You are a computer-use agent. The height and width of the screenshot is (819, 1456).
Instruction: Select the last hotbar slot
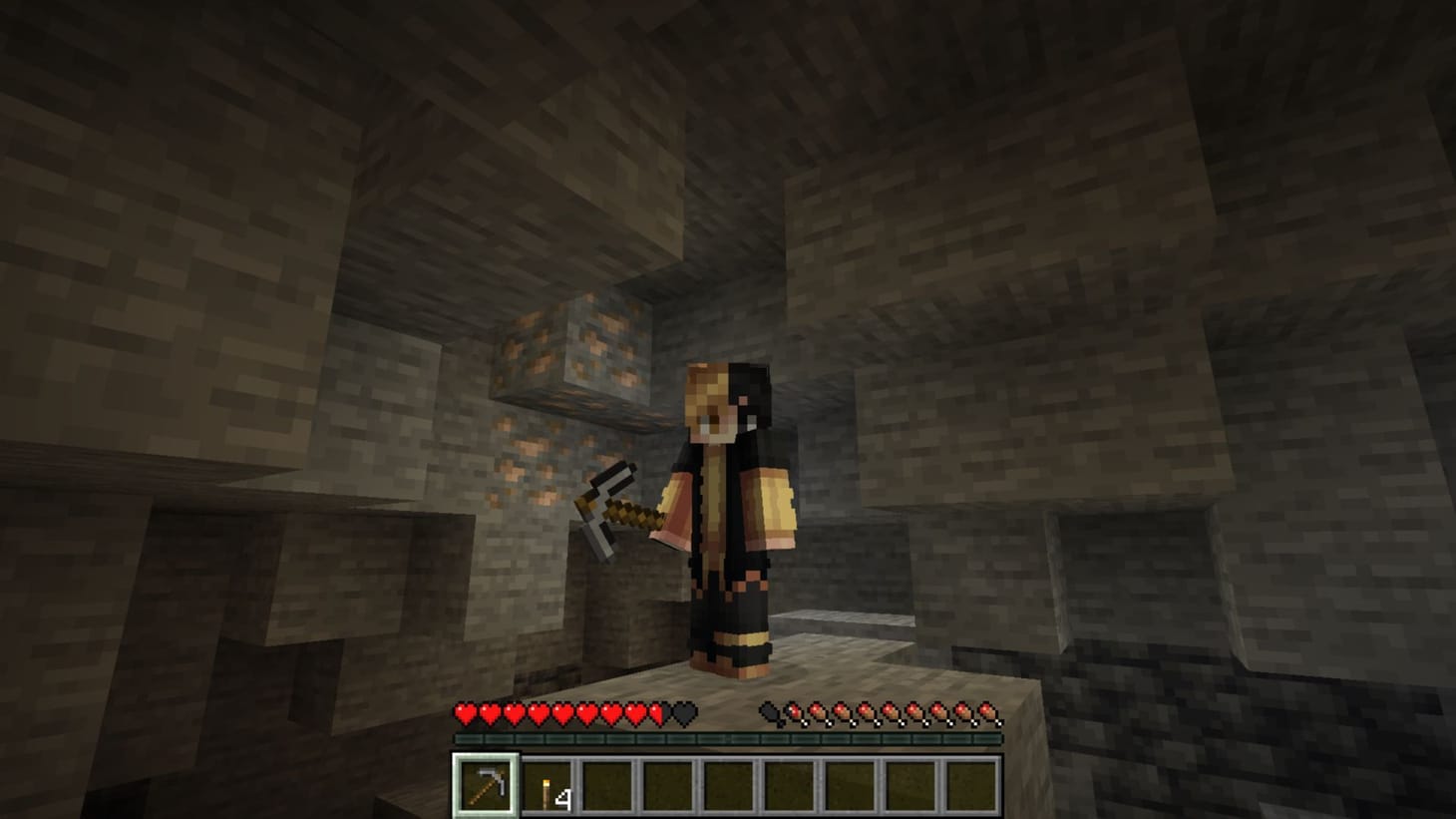972,787
